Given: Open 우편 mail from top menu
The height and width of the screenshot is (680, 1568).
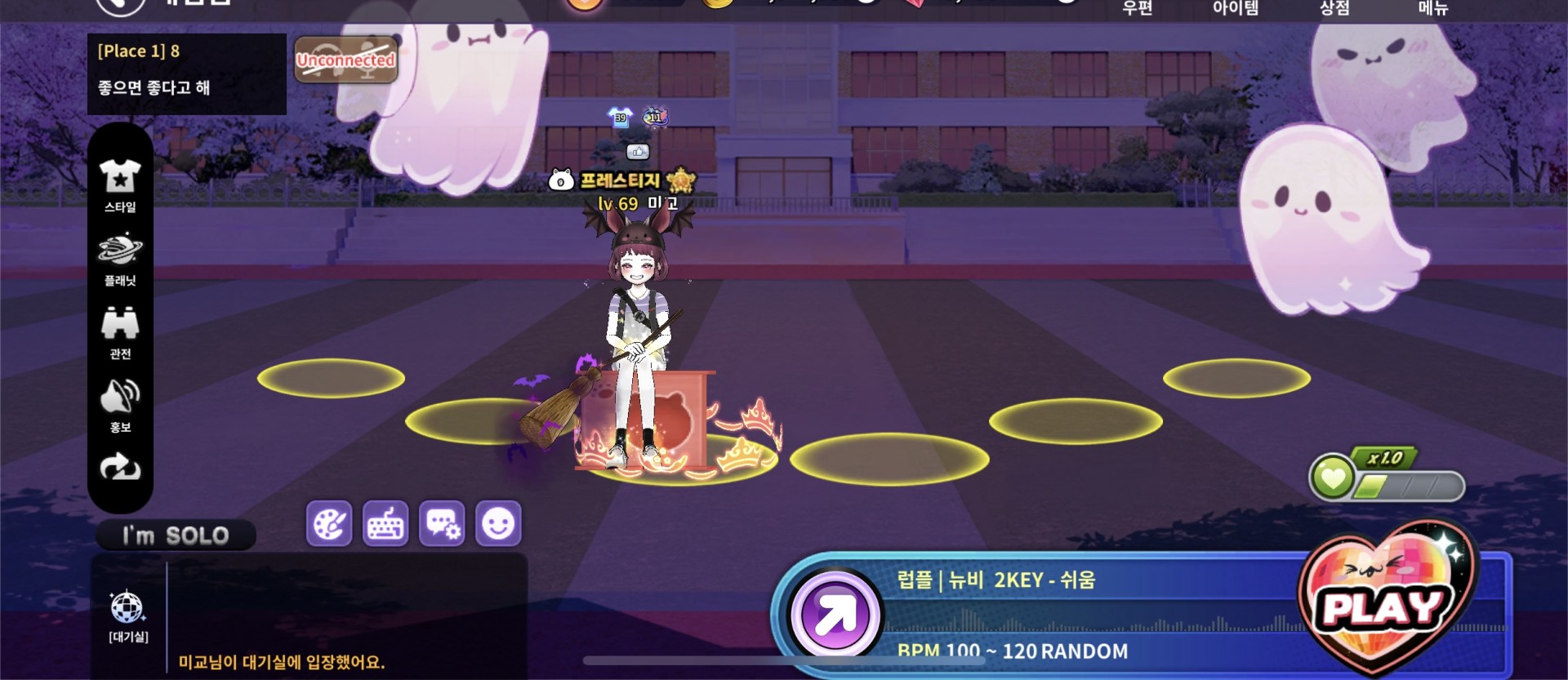Looking at the screenshot, I should click(x=1137, y=8).
